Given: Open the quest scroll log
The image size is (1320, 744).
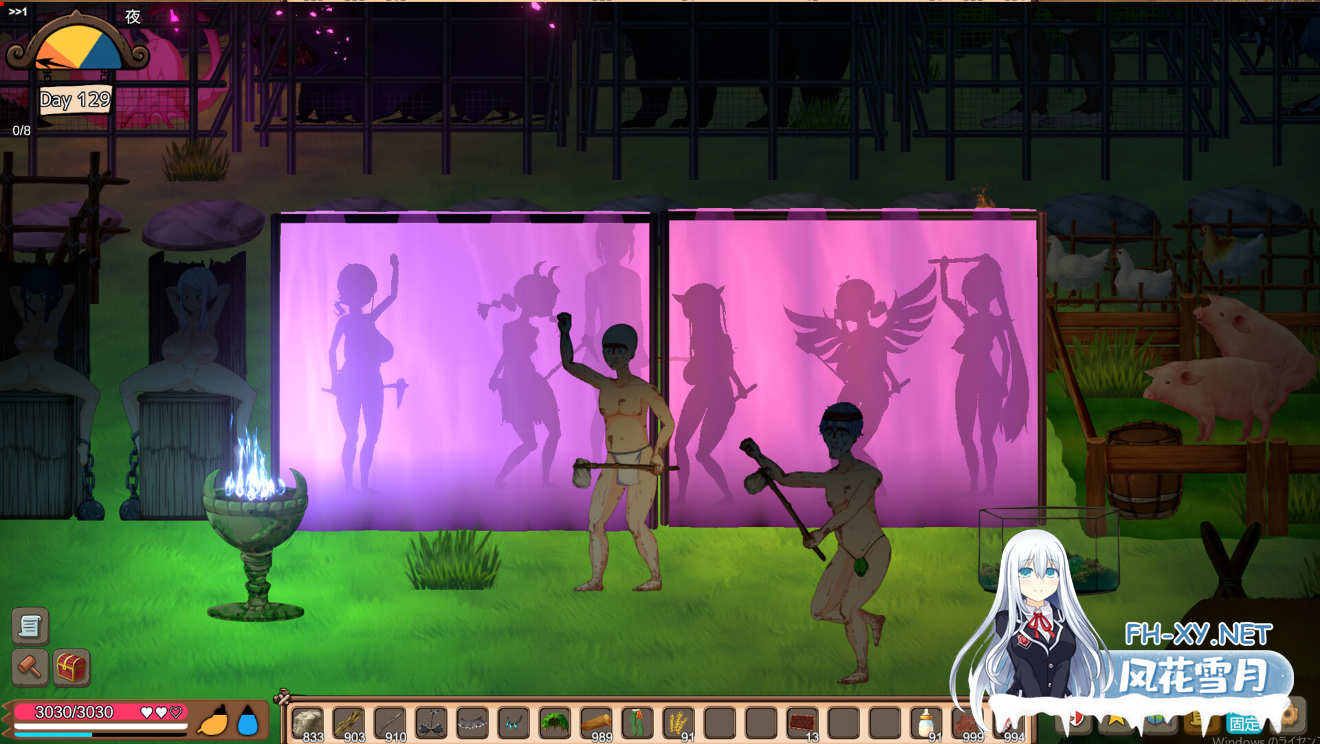Looking at the screenshot, I should point(30,627).
